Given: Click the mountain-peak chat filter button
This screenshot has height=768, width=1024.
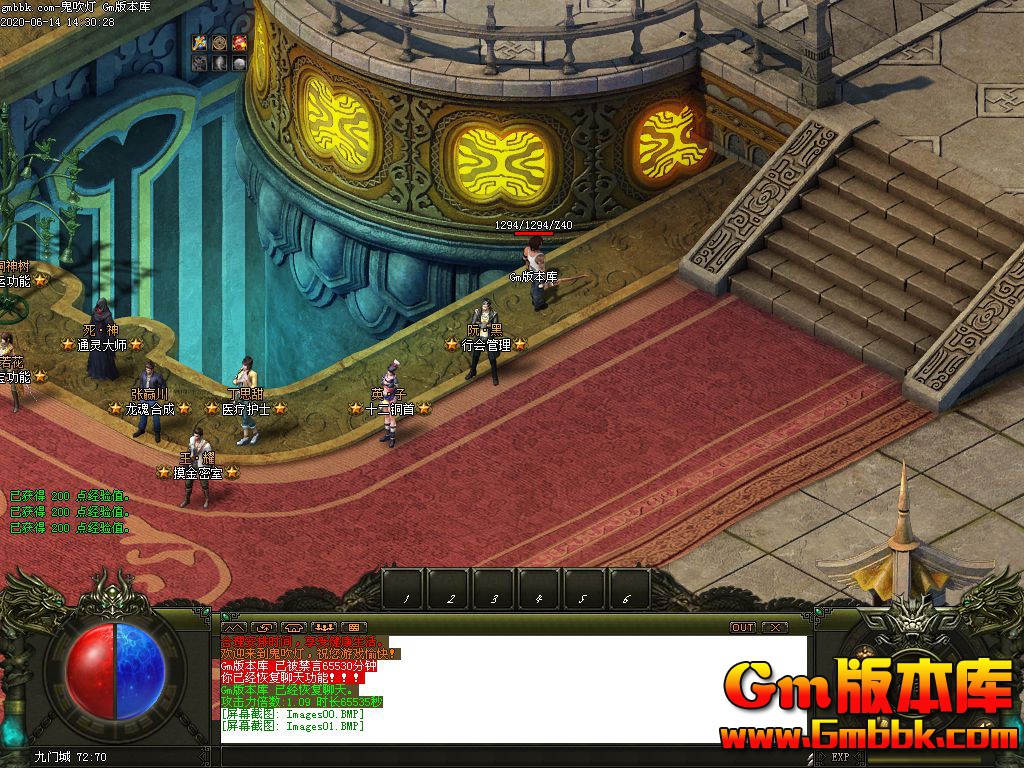Looking at the screenshot, I should 236,627.
